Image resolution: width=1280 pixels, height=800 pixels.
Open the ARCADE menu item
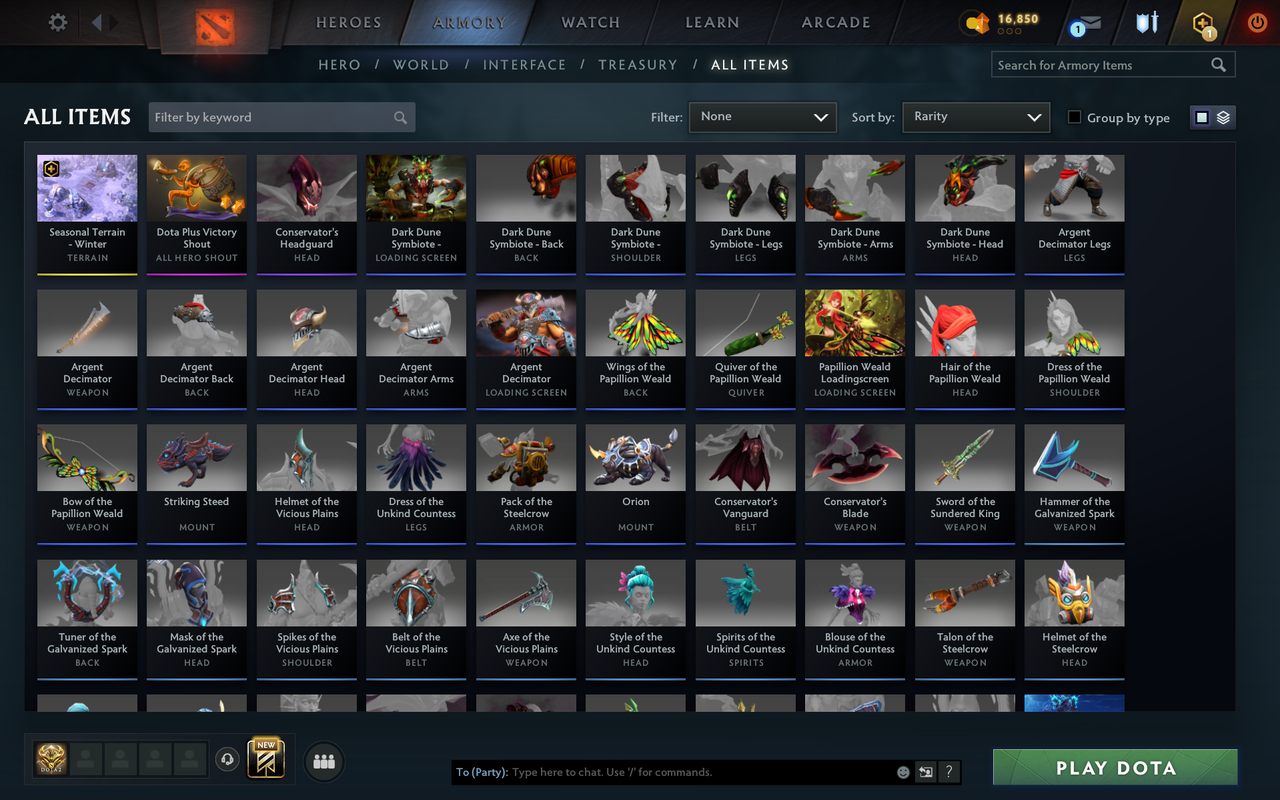pyautogui.click(x=835, y=22)
